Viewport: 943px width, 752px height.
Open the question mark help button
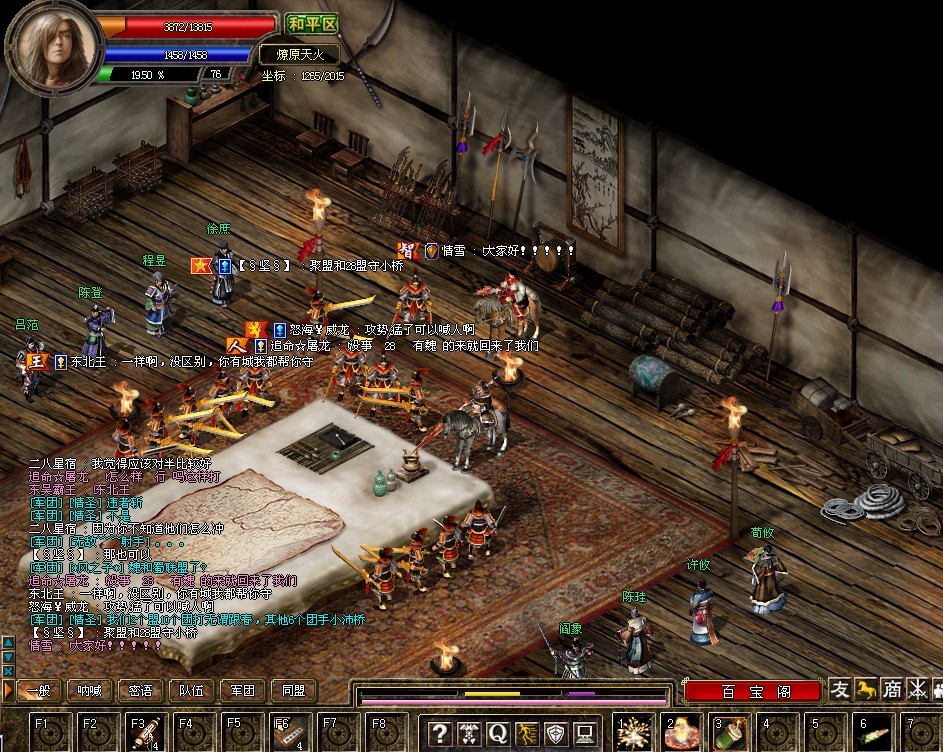(x=439, y=733)
